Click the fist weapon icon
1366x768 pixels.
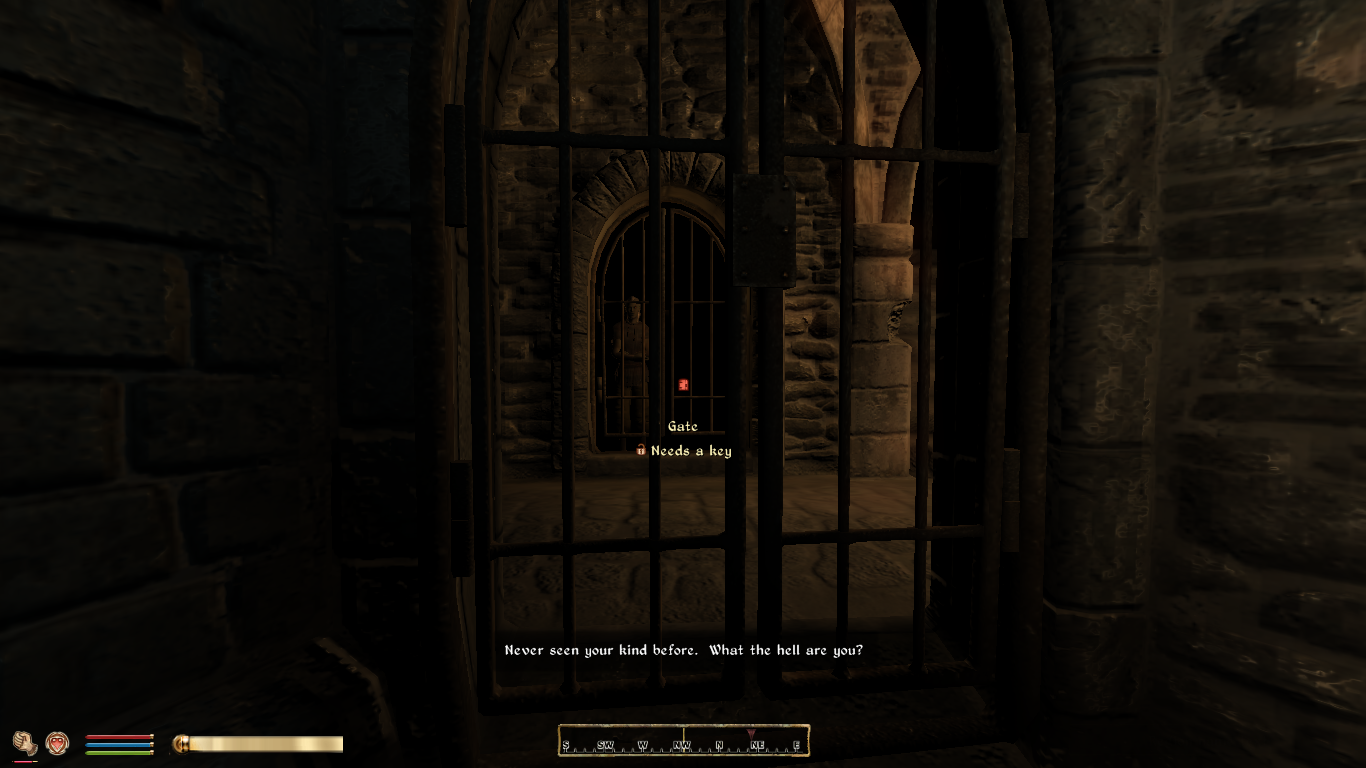pyautogui.click(x=24, y=743)
